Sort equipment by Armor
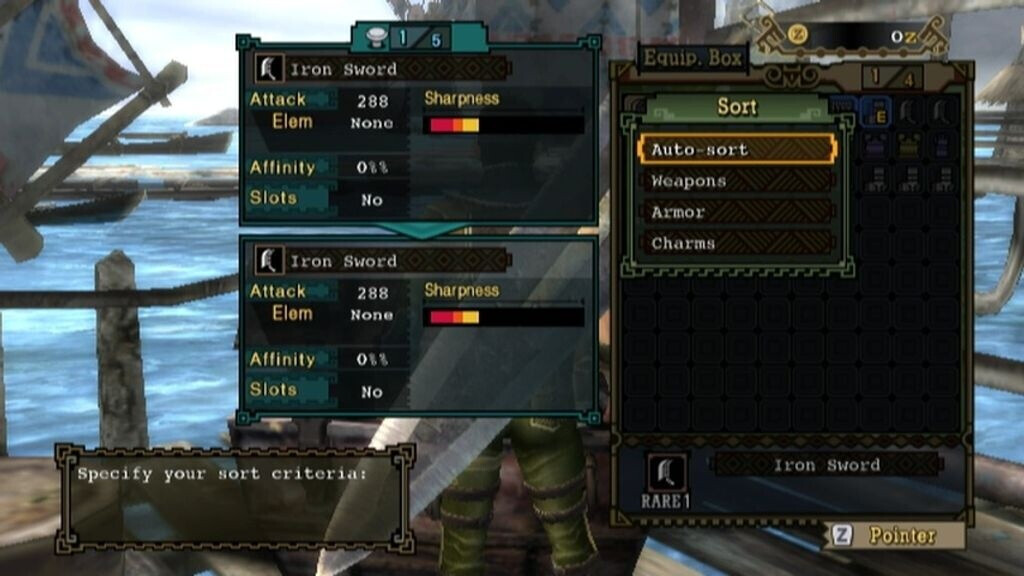1024x576 pixels. (x=736, y=212)
